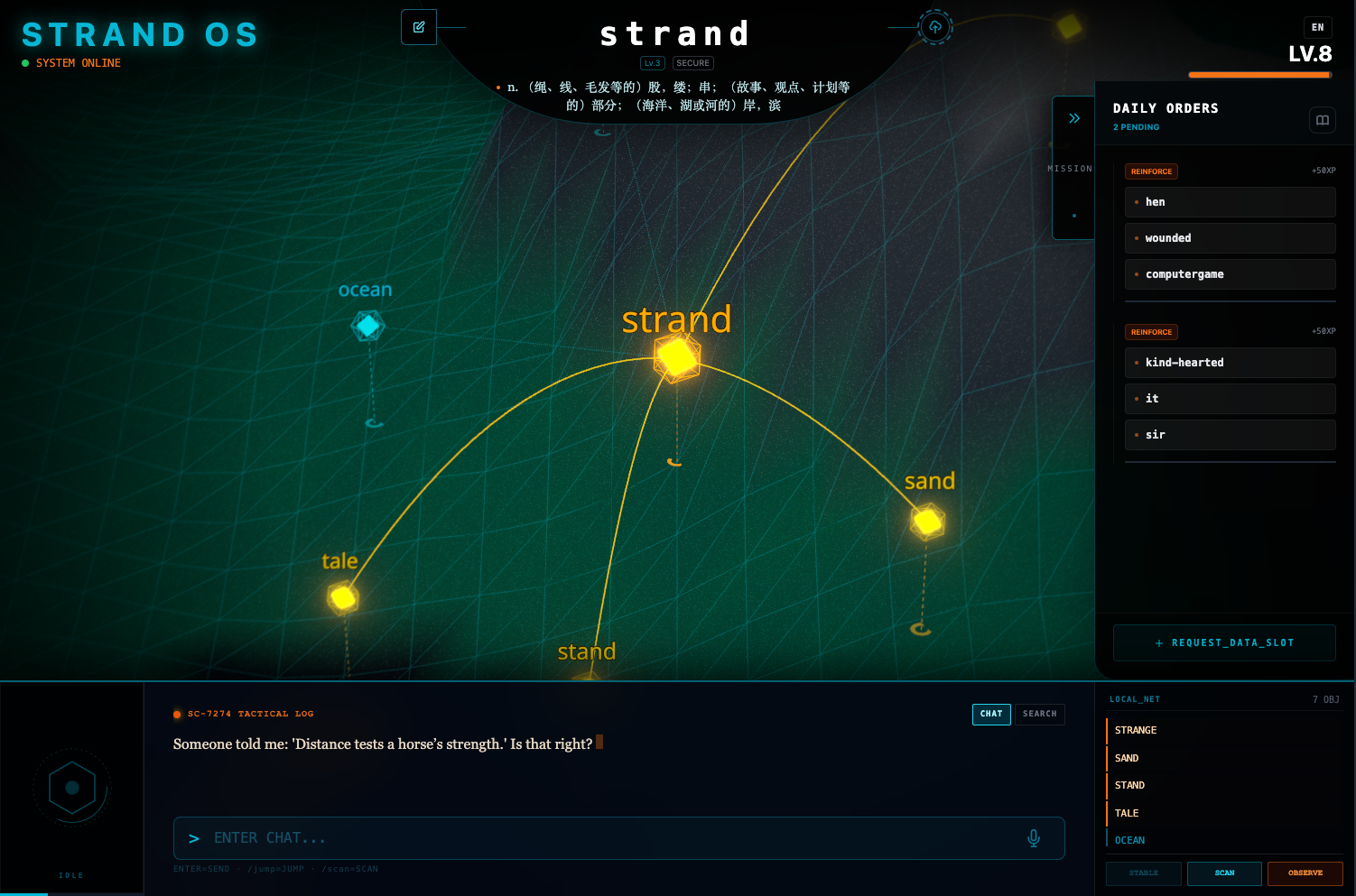Toggle the EN language button
This screenshot has width=1356, height=896.
tap(1317, 27)
